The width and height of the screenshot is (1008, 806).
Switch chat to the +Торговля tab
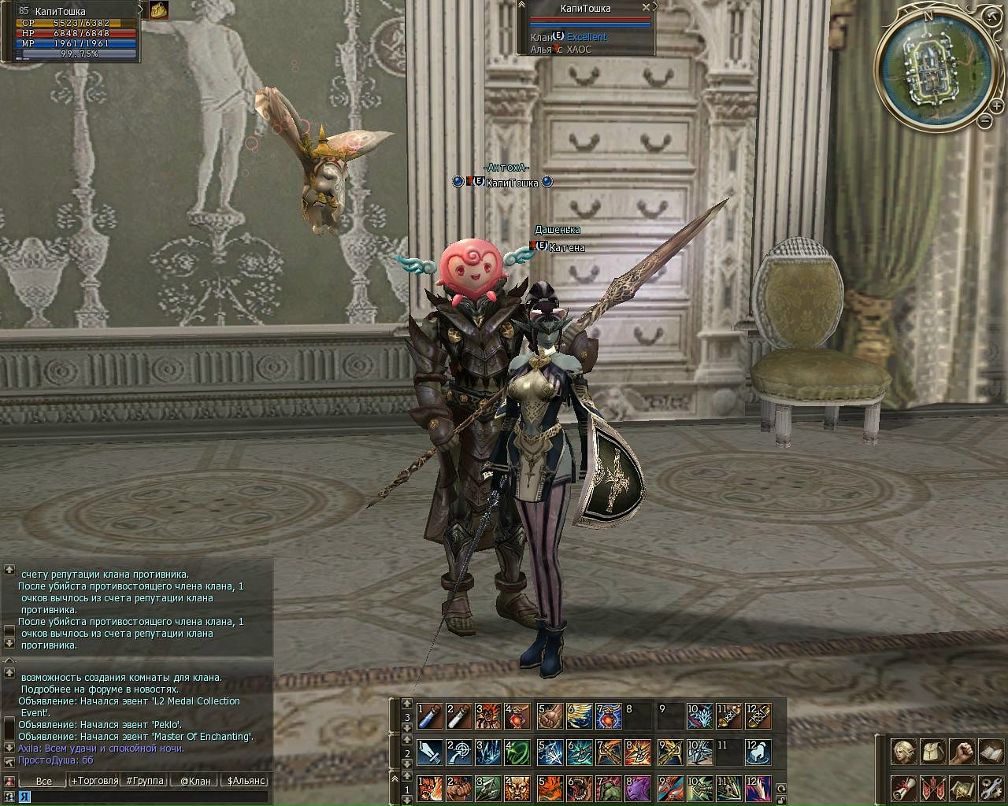click(95, 780)
